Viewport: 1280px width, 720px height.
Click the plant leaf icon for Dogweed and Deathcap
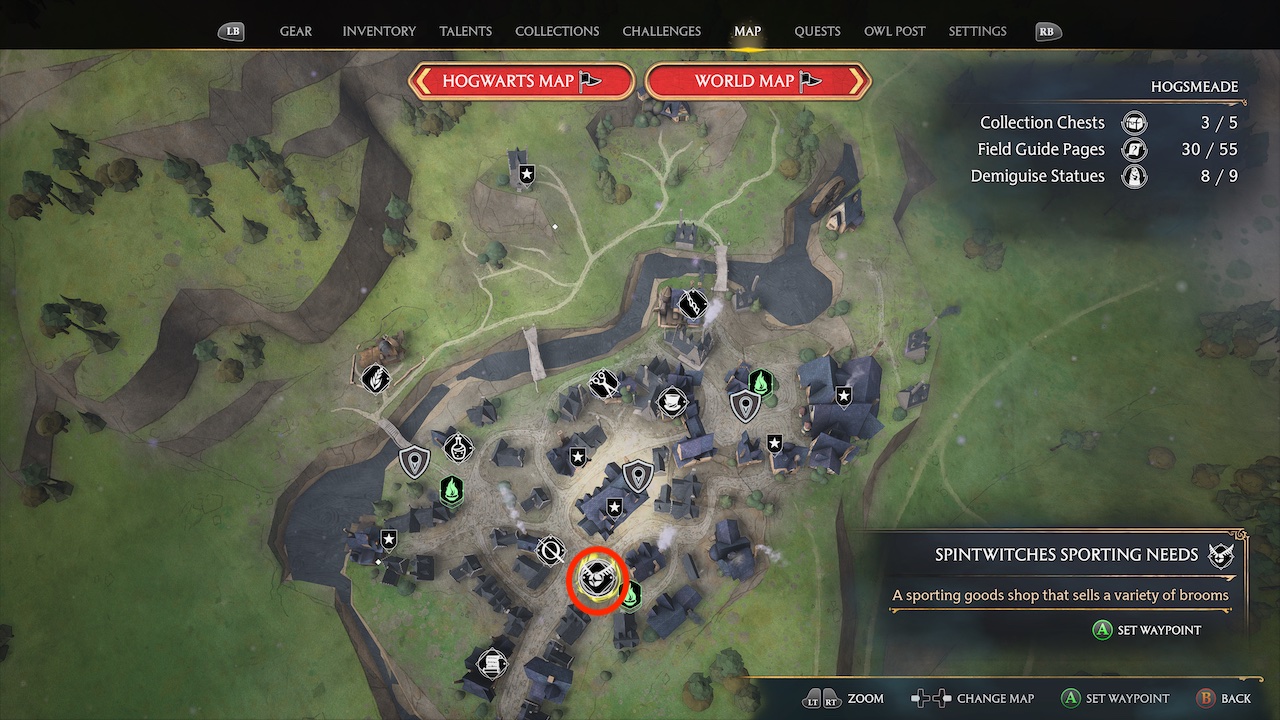click(x=377, y=378)
